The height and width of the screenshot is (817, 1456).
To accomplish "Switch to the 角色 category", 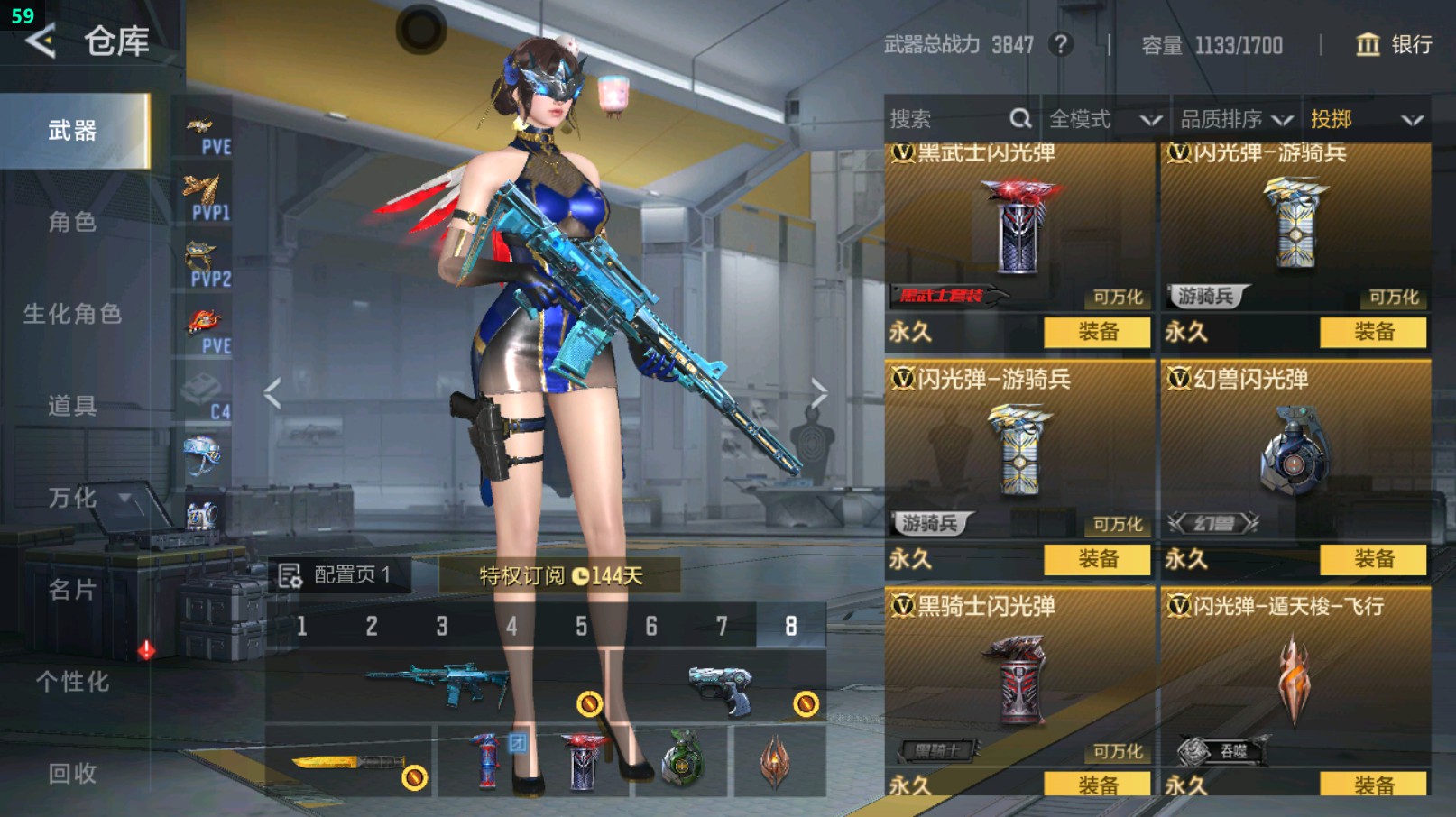I will point(72,222).
